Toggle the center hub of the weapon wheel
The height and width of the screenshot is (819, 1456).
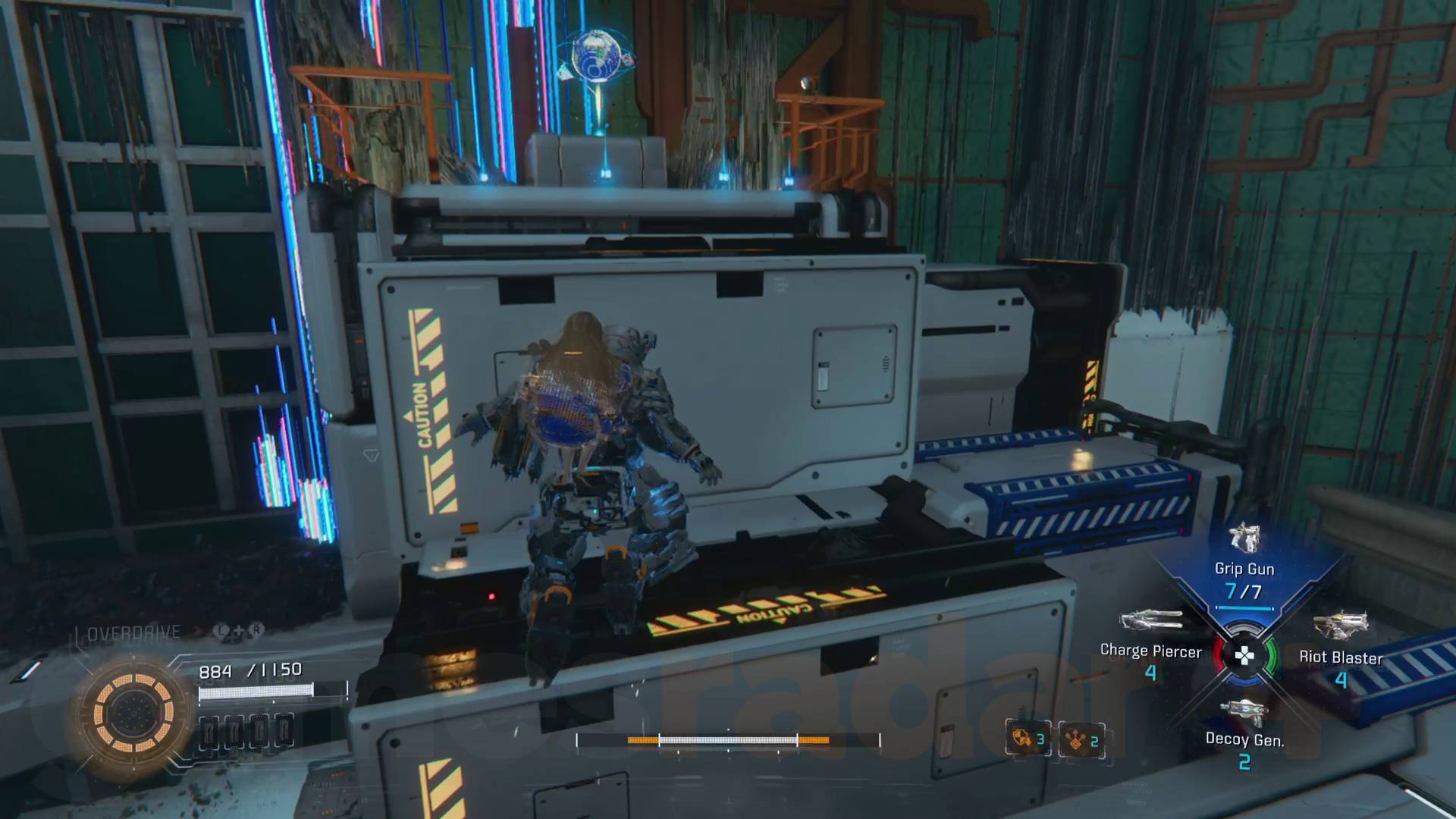1243,655
